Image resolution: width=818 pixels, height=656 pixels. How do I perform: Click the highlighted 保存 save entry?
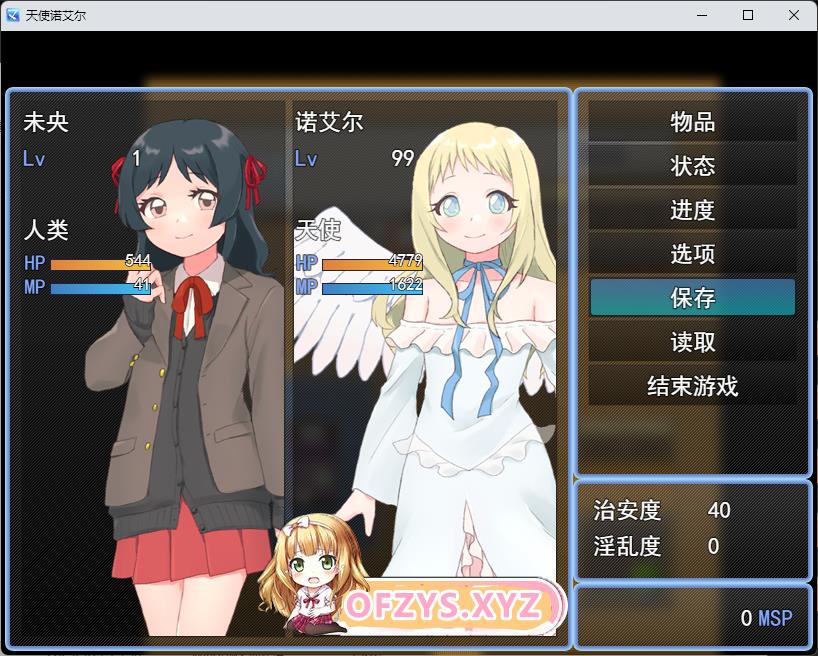692,298
